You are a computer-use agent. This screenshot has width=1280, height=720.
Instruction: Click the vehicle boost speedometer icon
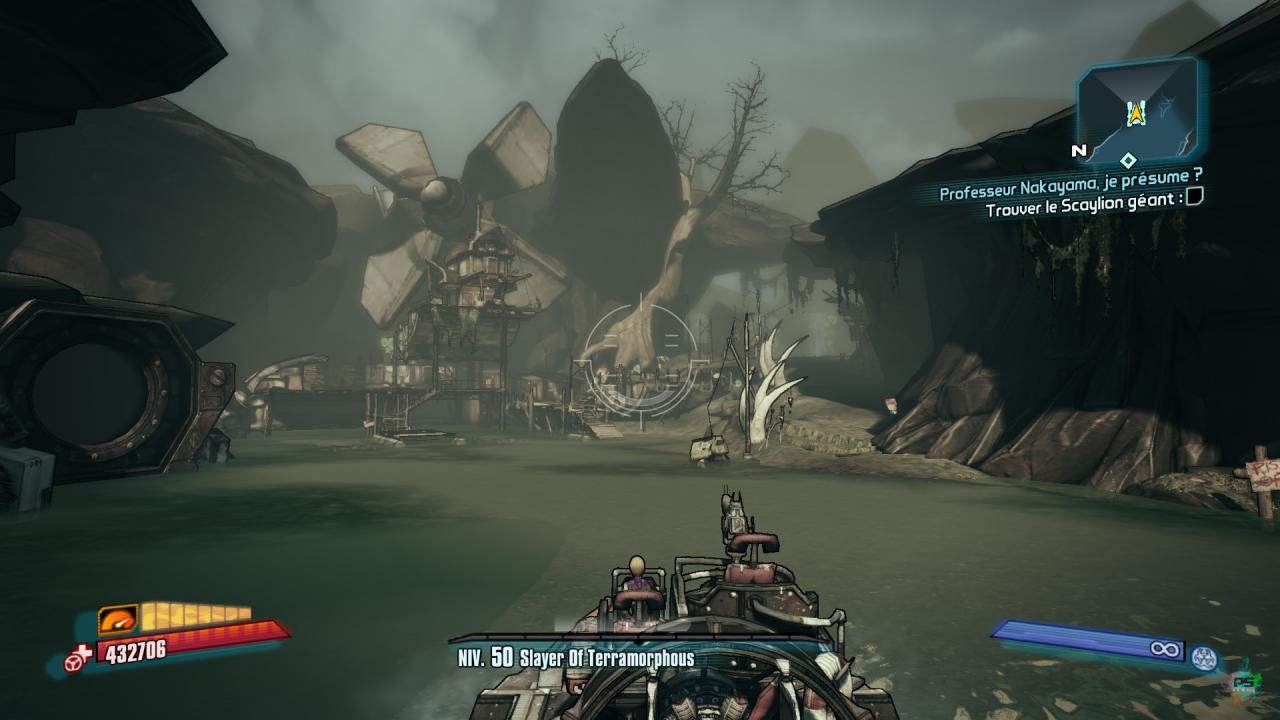(x=118, y=621)
